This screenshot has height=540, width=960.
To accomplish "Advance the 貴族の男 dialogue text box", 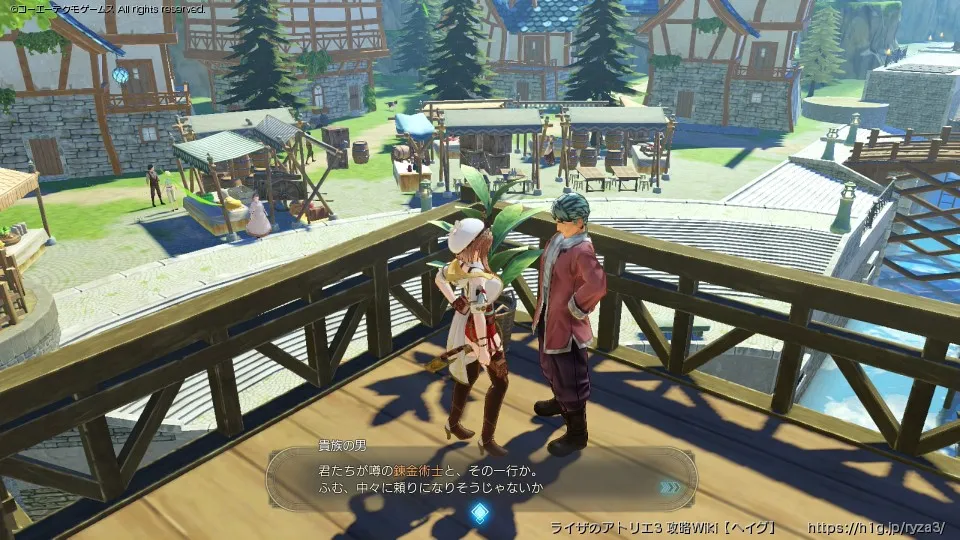I will click(x=480, y=478).
